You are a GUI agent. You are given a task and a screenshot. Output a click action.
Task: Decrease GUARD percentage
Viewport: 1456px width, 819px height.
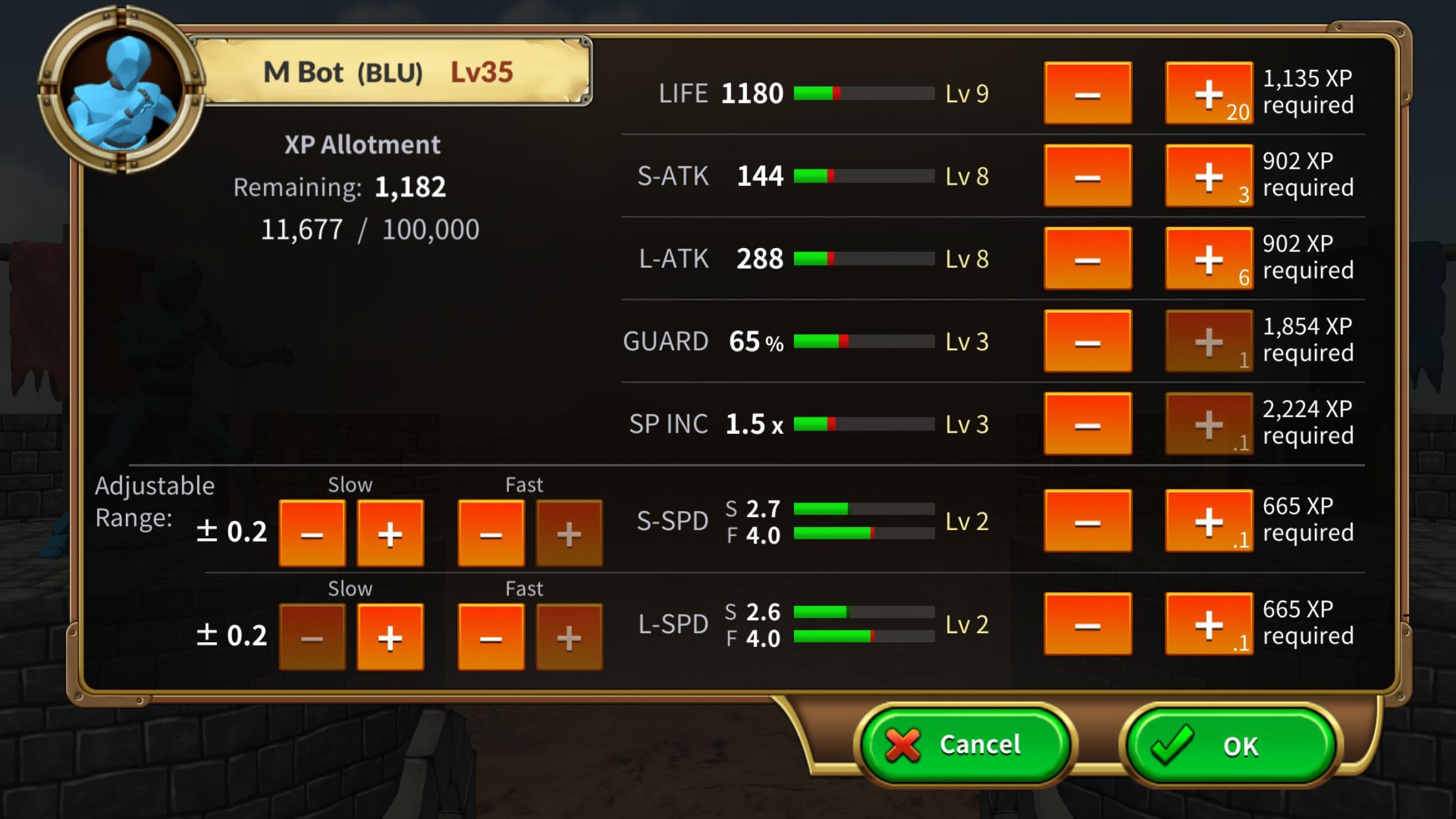click(x=1087, y=342)
